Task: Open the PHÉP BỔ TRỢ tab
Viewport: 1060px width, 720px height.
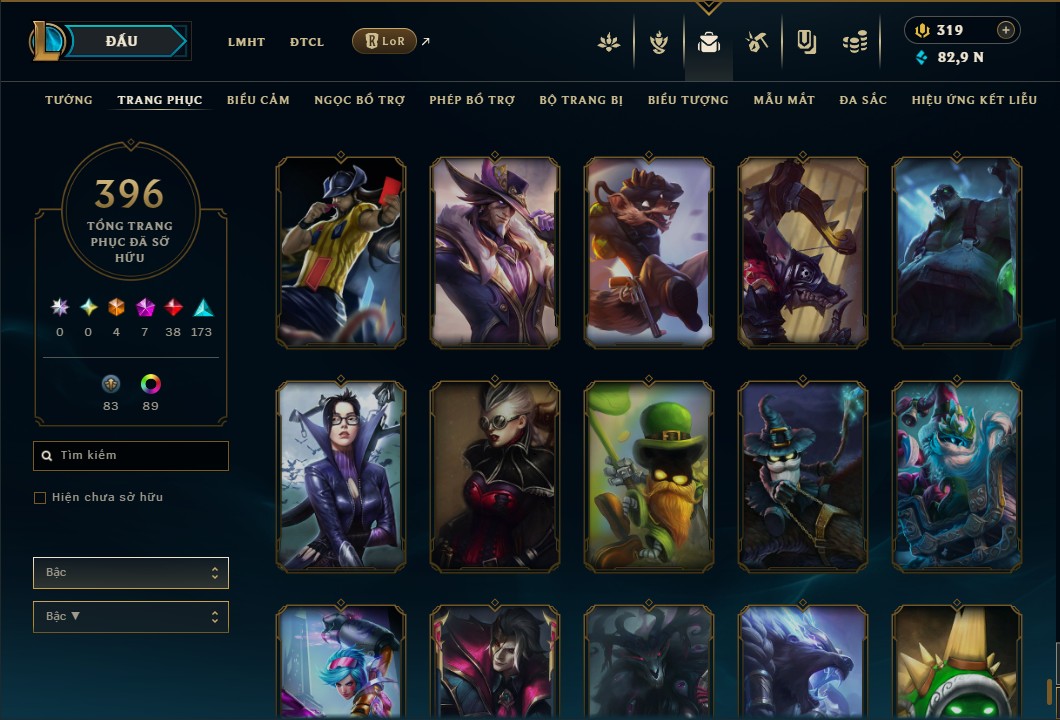Action: [x=472, y=100]
